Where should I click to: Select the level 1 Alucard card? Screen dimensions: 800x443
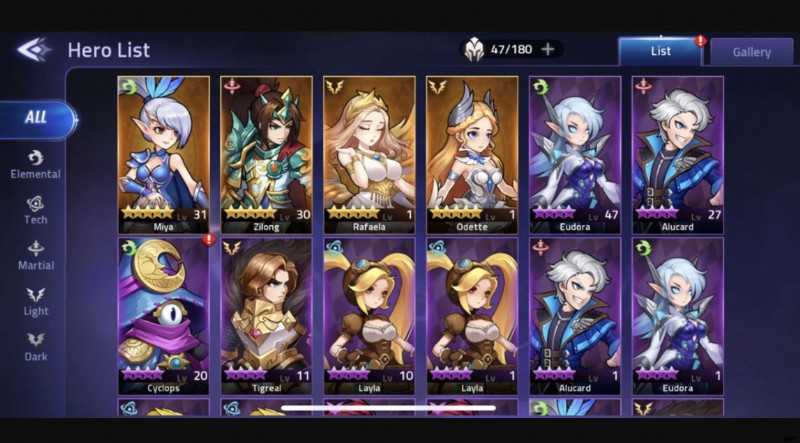(575, 314)
